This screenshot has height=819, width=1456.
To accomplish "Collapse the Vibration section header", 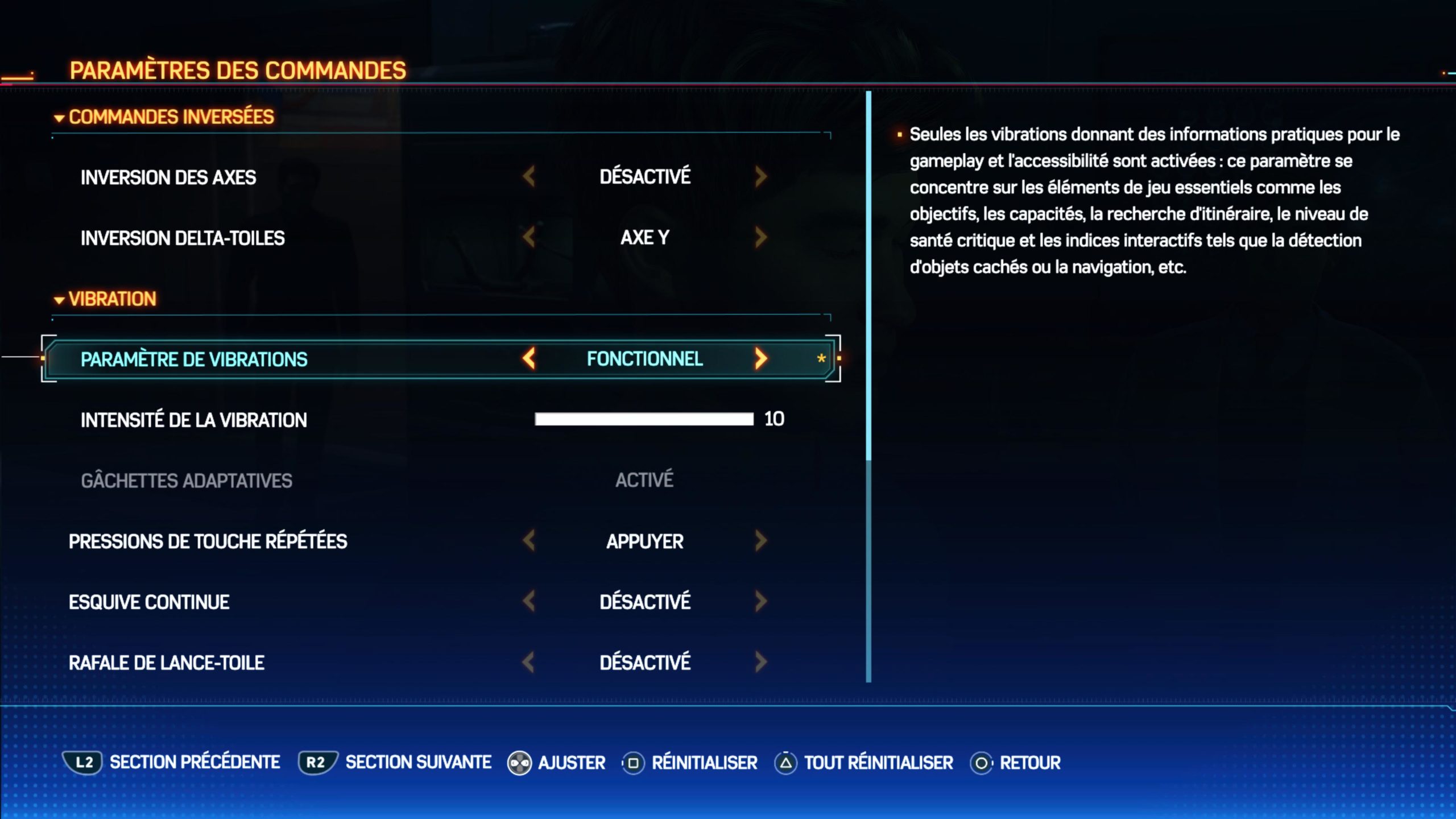I will pyautogui.click(x=105, y=299).
